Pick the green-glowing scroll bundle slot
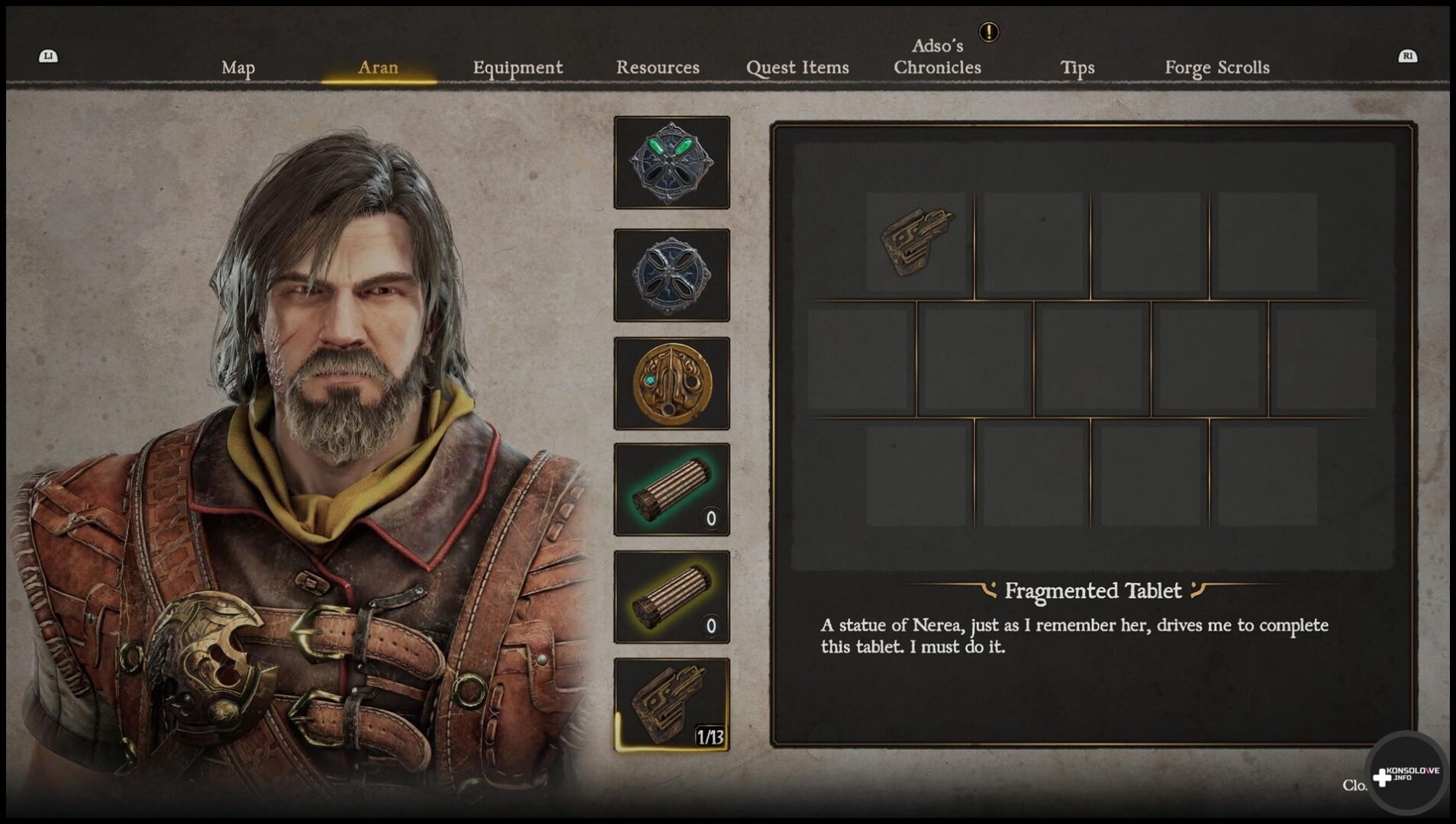This screenshot has height=824, width=1456. 672,490
